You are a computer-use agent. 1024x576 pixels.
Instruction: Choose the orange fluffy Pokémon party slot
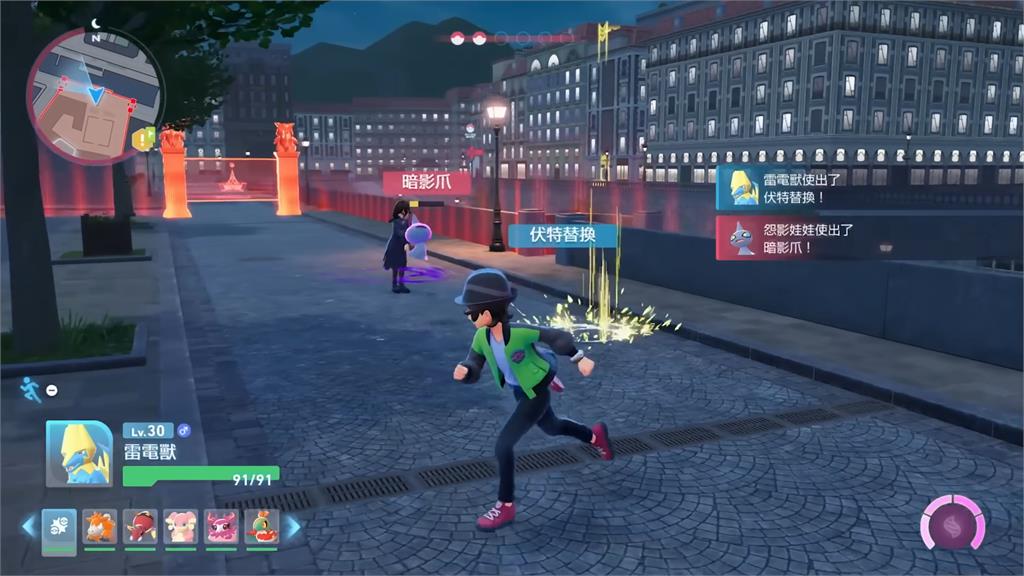[x=100, y=527]
